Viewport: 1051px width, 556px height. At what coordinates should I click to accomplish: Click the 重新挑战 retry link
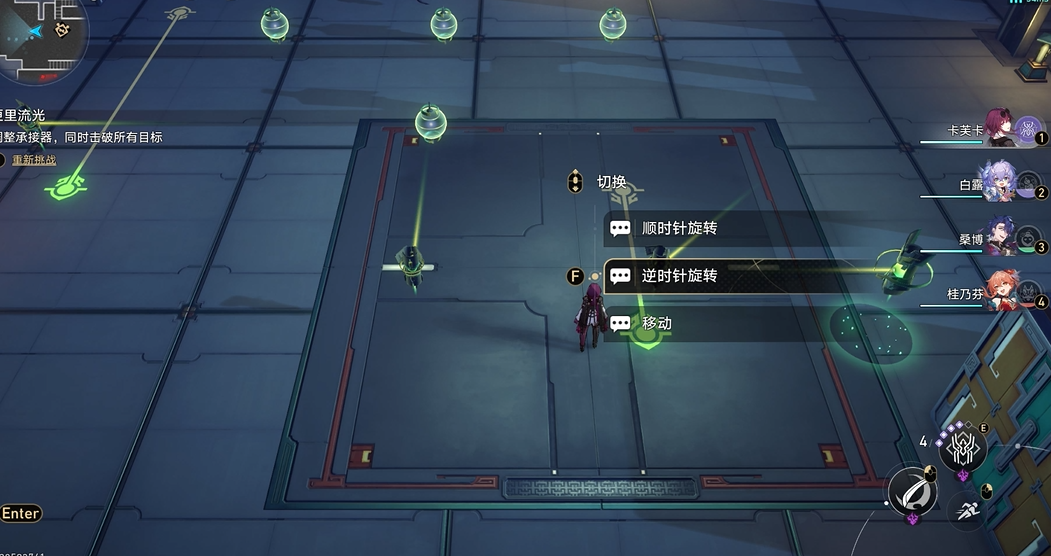pyautogui.click(x=34, y=160)
